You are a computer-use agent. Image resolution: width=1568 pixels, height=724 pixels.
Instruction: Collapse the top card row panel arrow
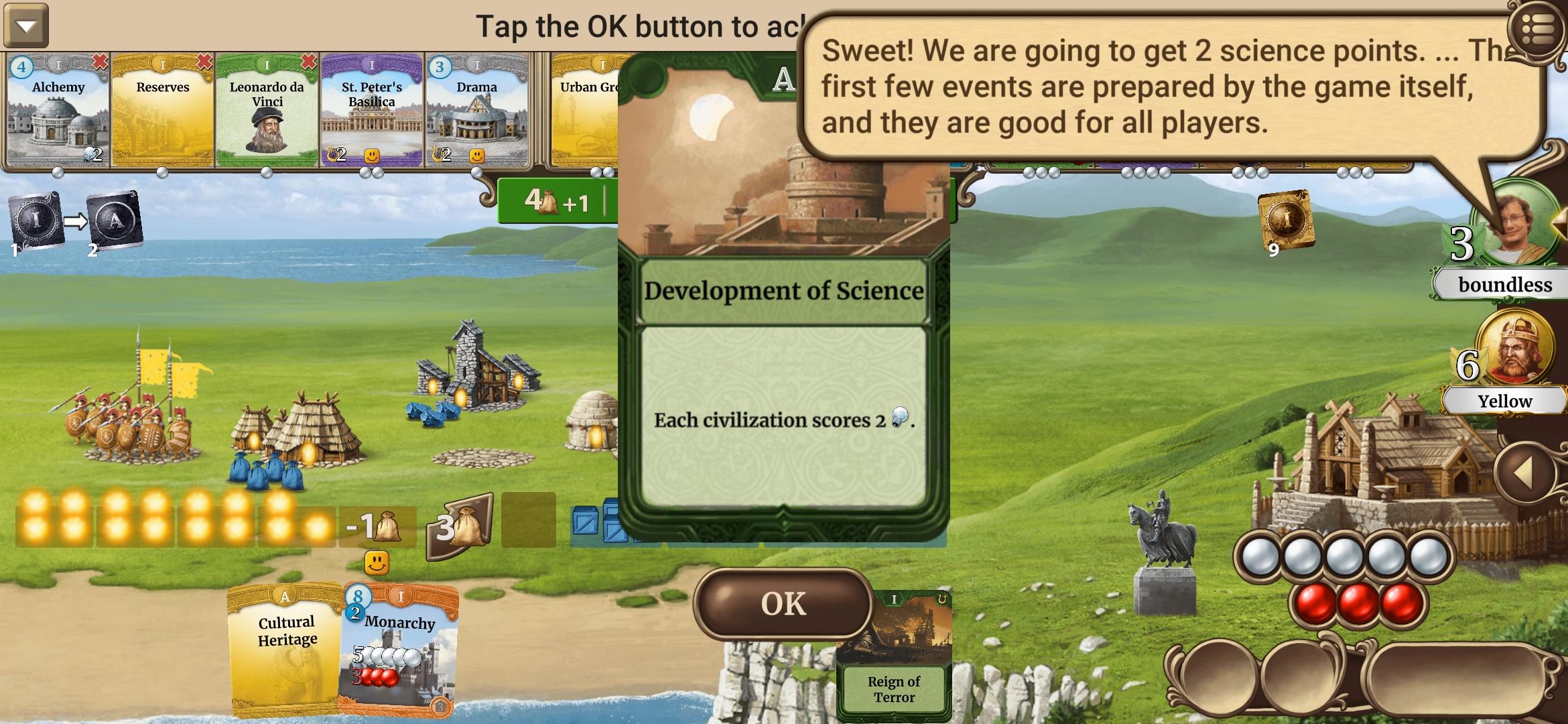[25, 25]
